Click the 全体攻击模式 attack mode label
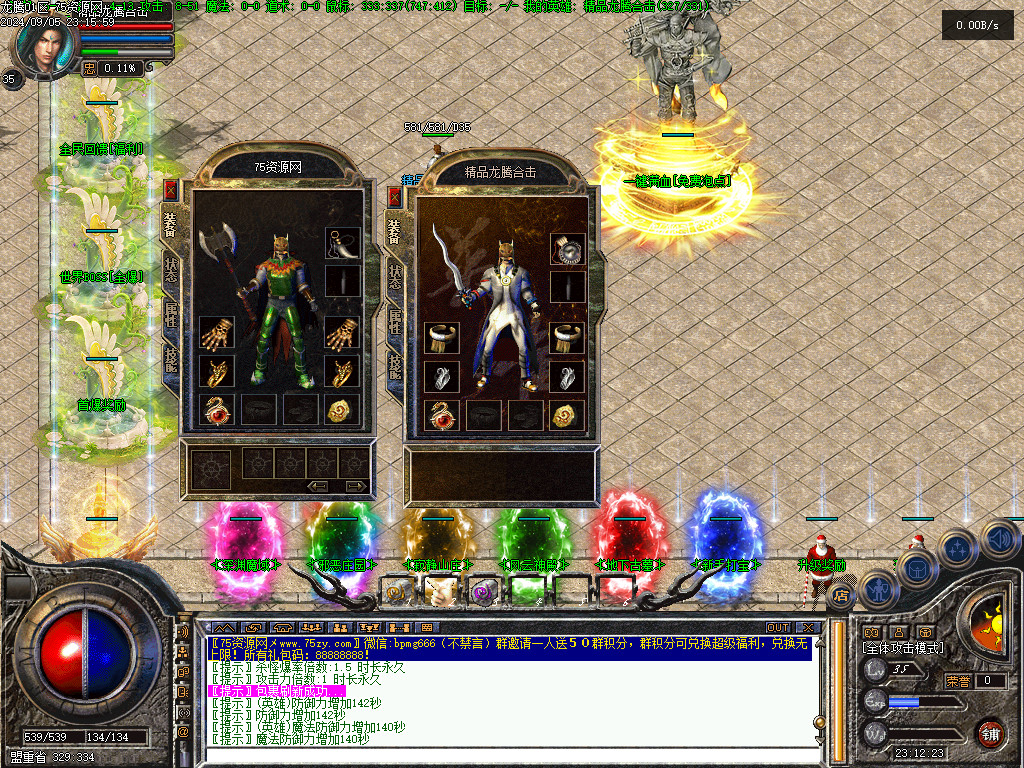The image size is (1024, 768). click(x=902, y=648)
